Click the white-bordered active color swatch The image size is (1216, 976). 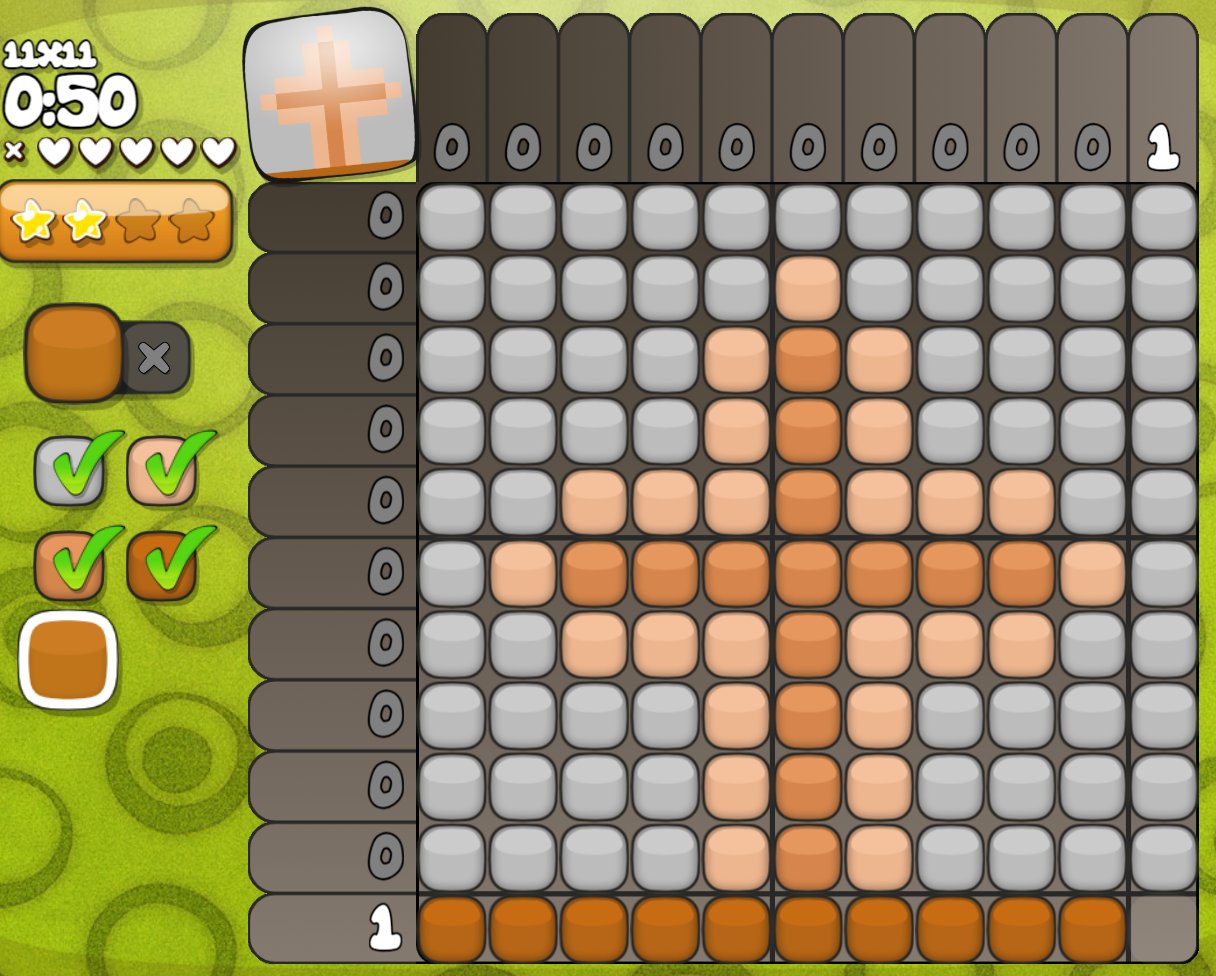[x=68, y=660]
